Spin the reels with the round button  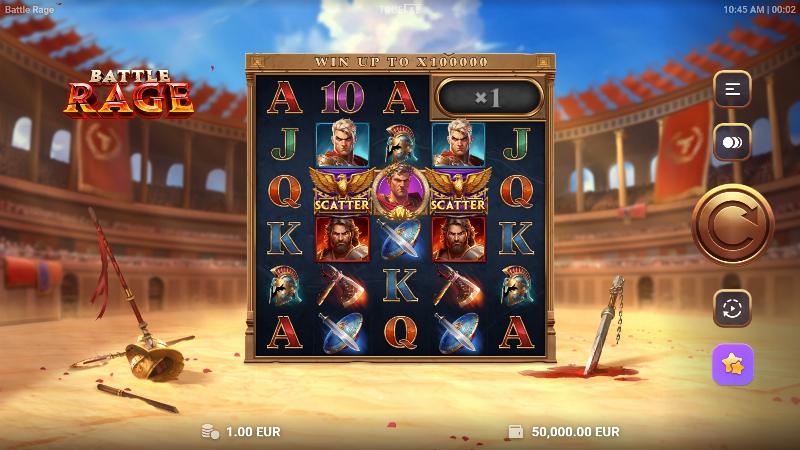(x=732, y=224)
